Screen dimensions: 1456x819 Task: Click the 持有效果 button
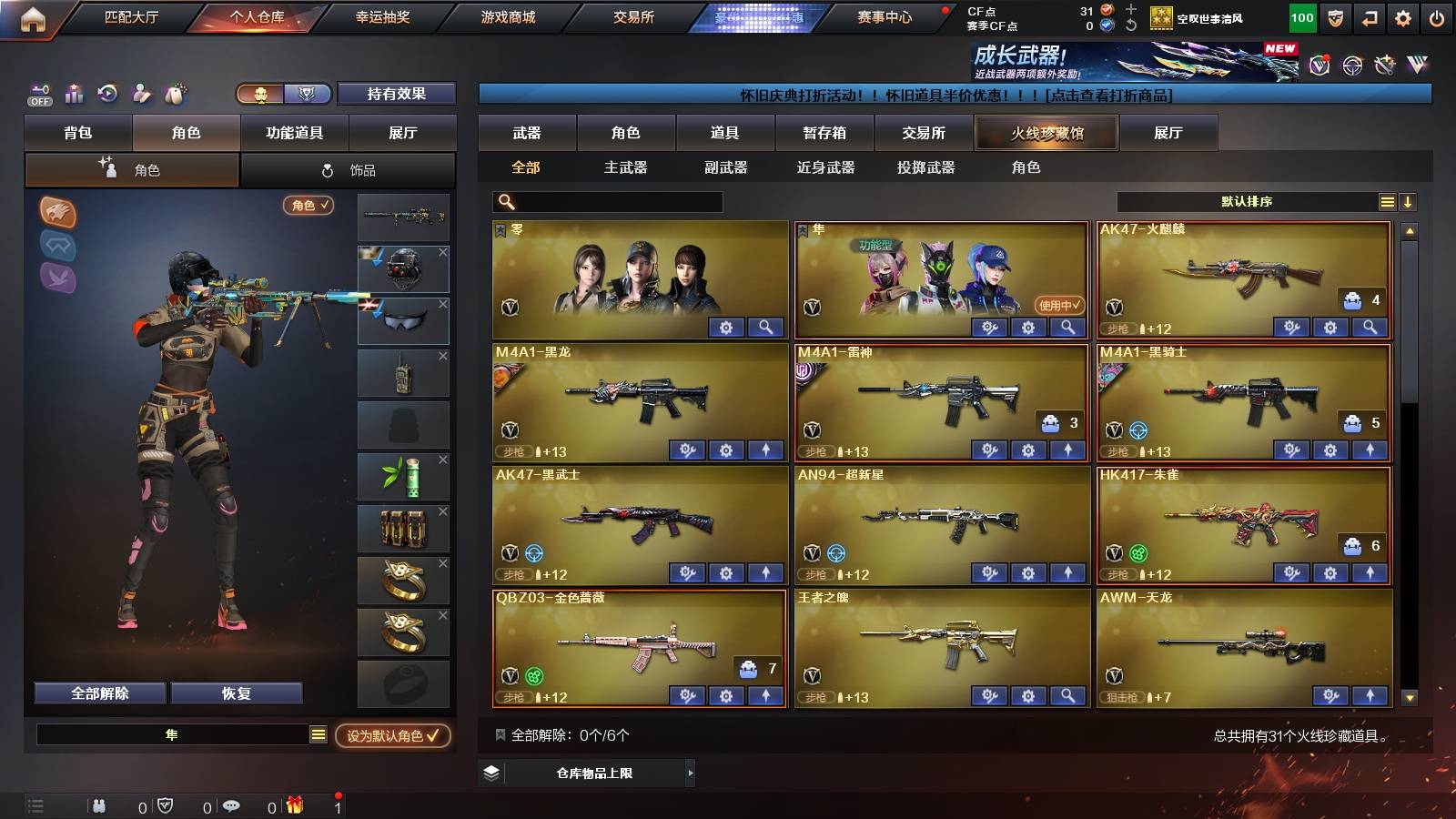[x=396, y=94]
